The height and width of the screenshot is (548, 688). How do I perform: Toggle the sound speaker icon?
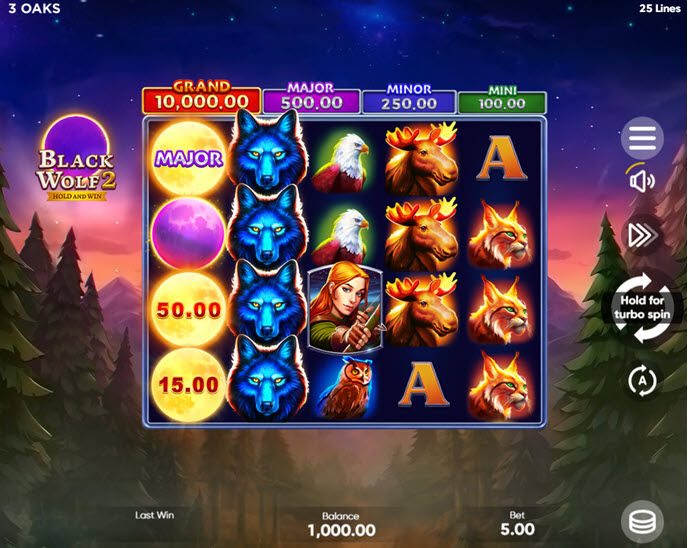tap(642, 181)
